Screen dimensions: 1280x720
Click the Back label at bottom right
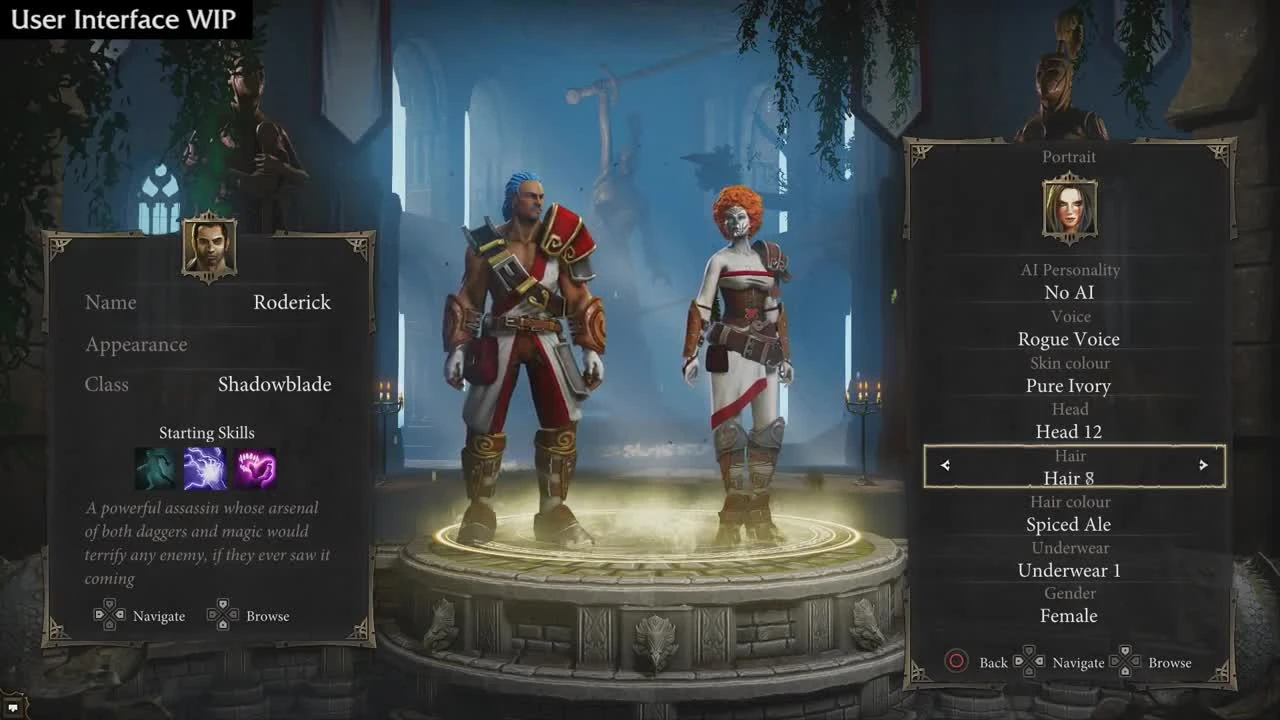click(x=993, y=662)
